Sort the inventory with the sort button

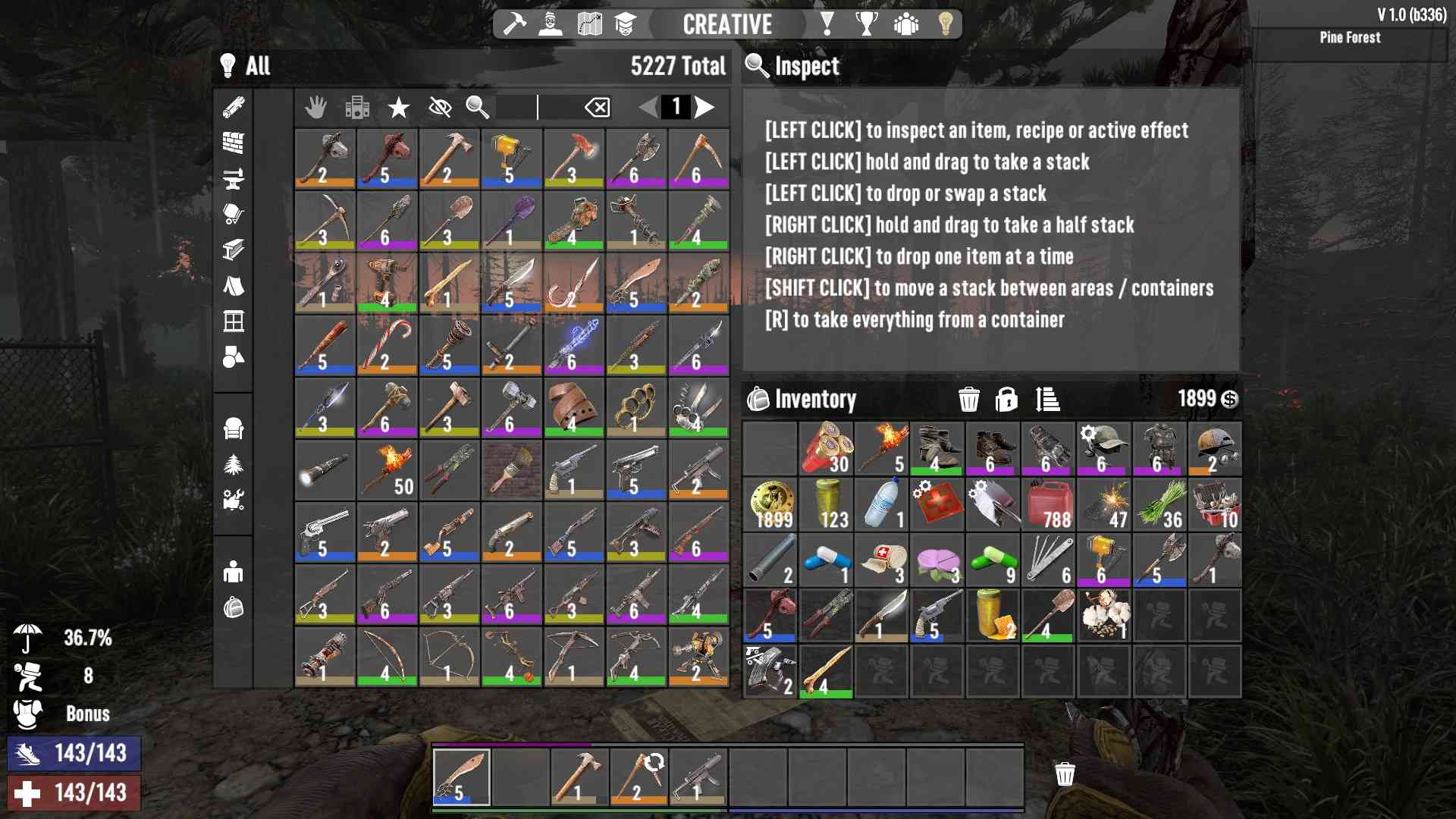pos(1047,399)
